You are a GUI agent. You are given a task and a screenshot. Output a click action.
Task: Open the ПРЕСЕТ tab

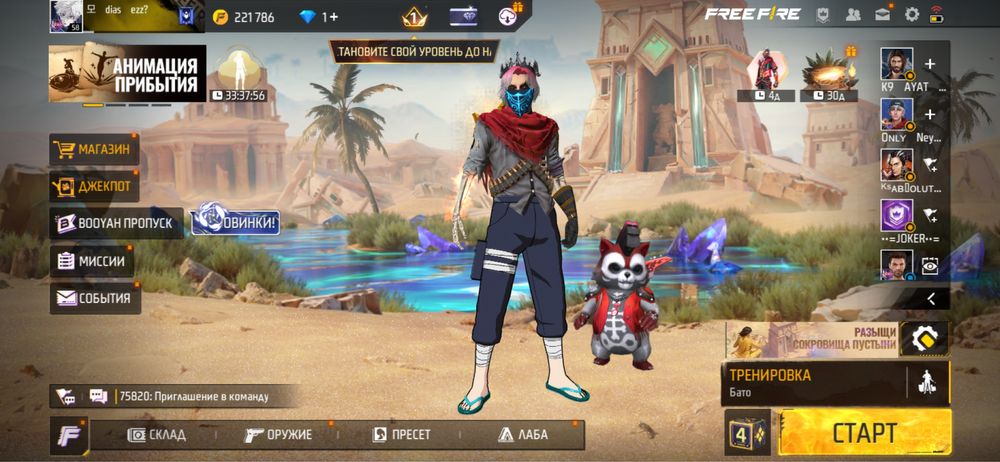[x=401, y=435]
